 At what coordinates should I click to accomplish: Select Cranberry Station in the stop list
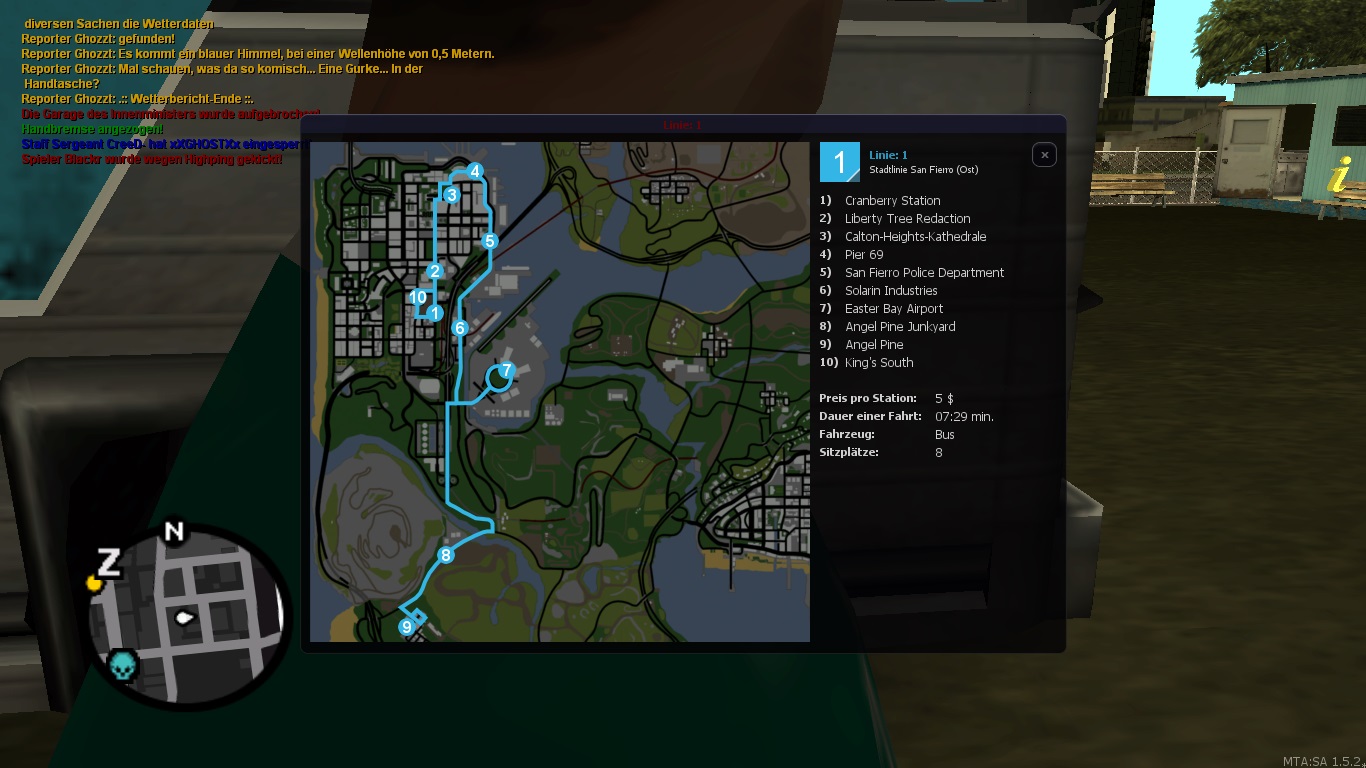click(892, 201)
